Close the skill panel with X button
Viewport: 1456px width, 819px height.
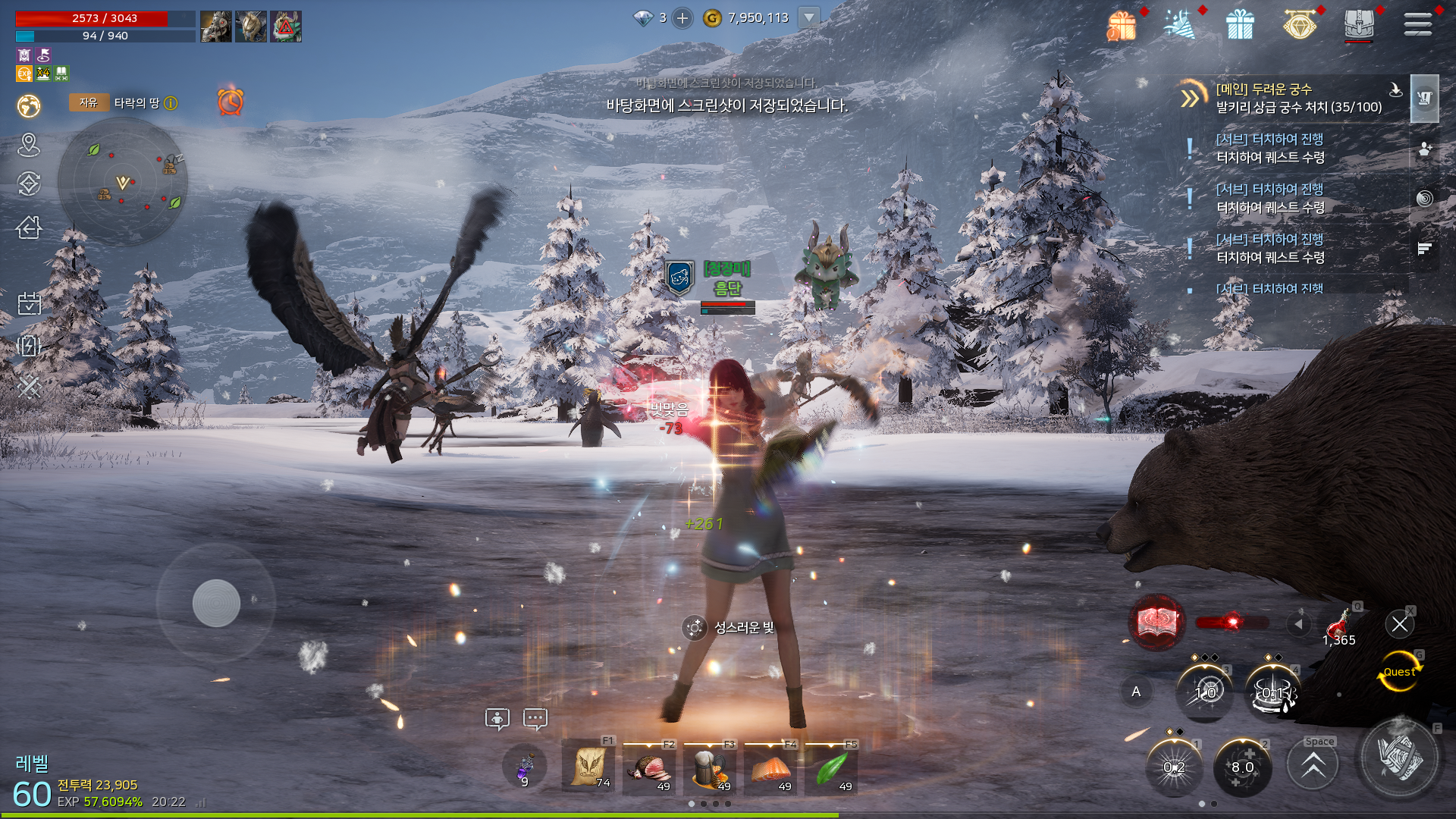click(x=1399, y=624)
